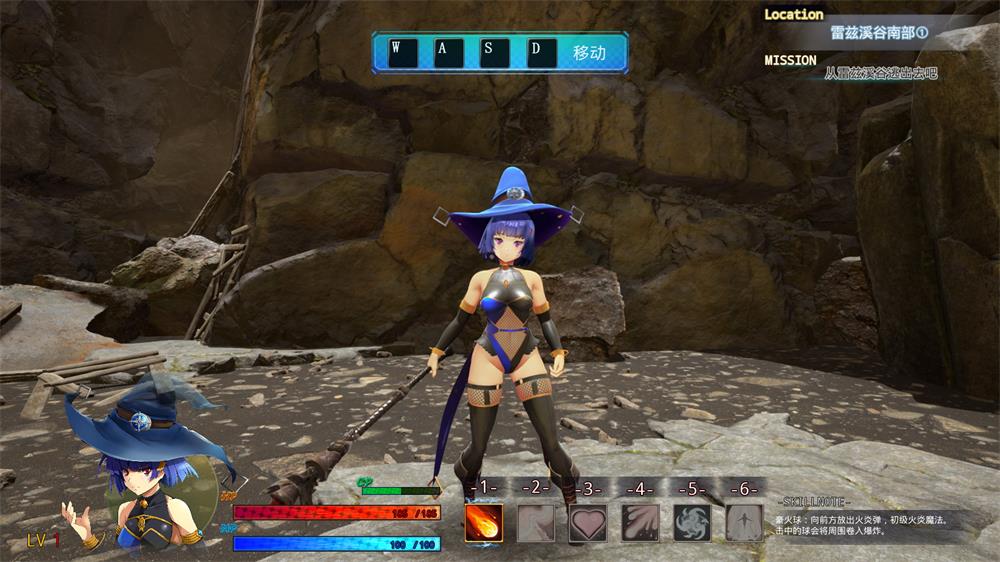This screenshot has width=1000, height=562.
Task: Select the faded pale skill in slot 2
Action: [x=536, y=522]
